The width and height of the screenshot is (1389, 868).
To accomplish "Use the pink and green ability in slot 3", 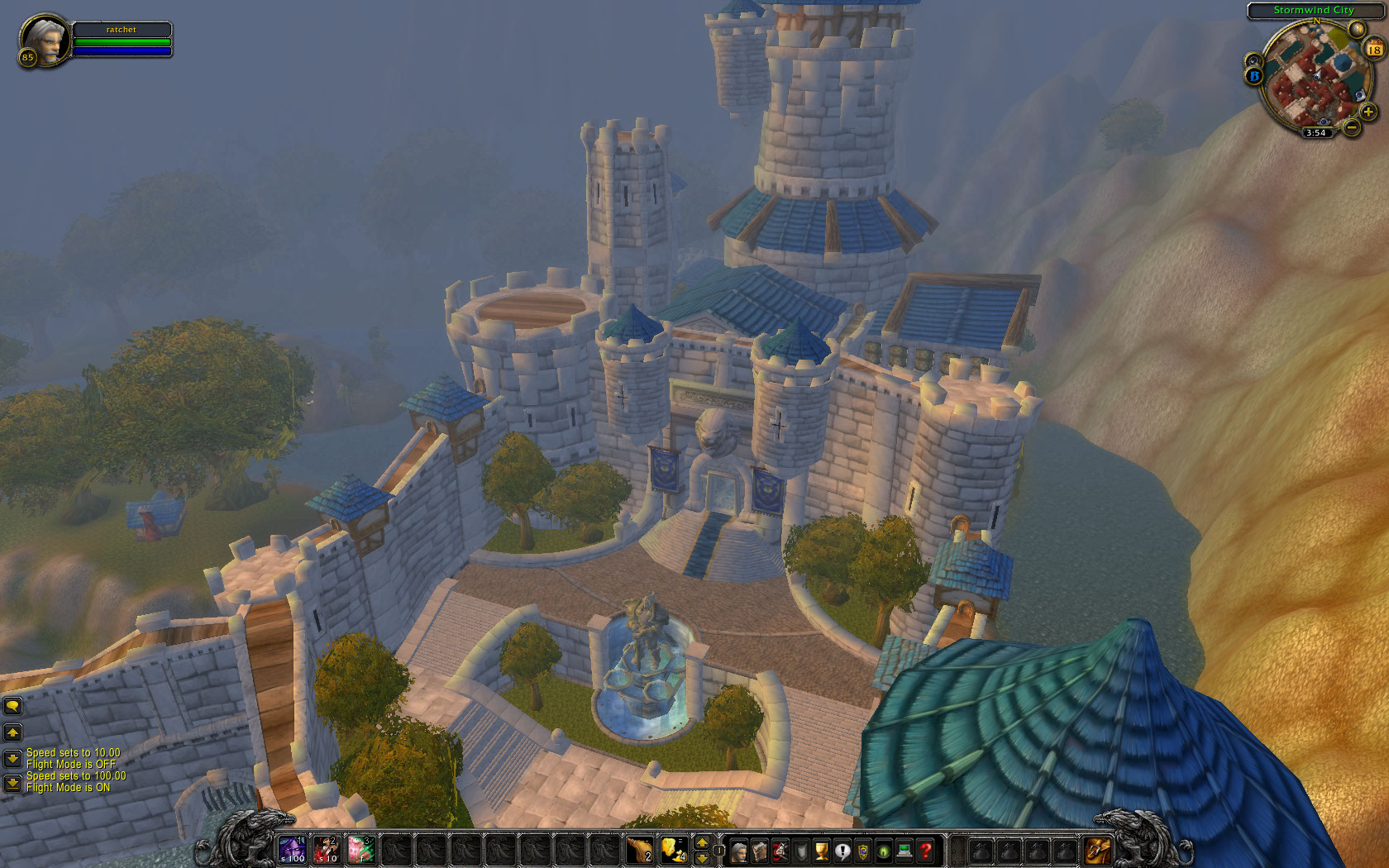I will pos(361,849).
